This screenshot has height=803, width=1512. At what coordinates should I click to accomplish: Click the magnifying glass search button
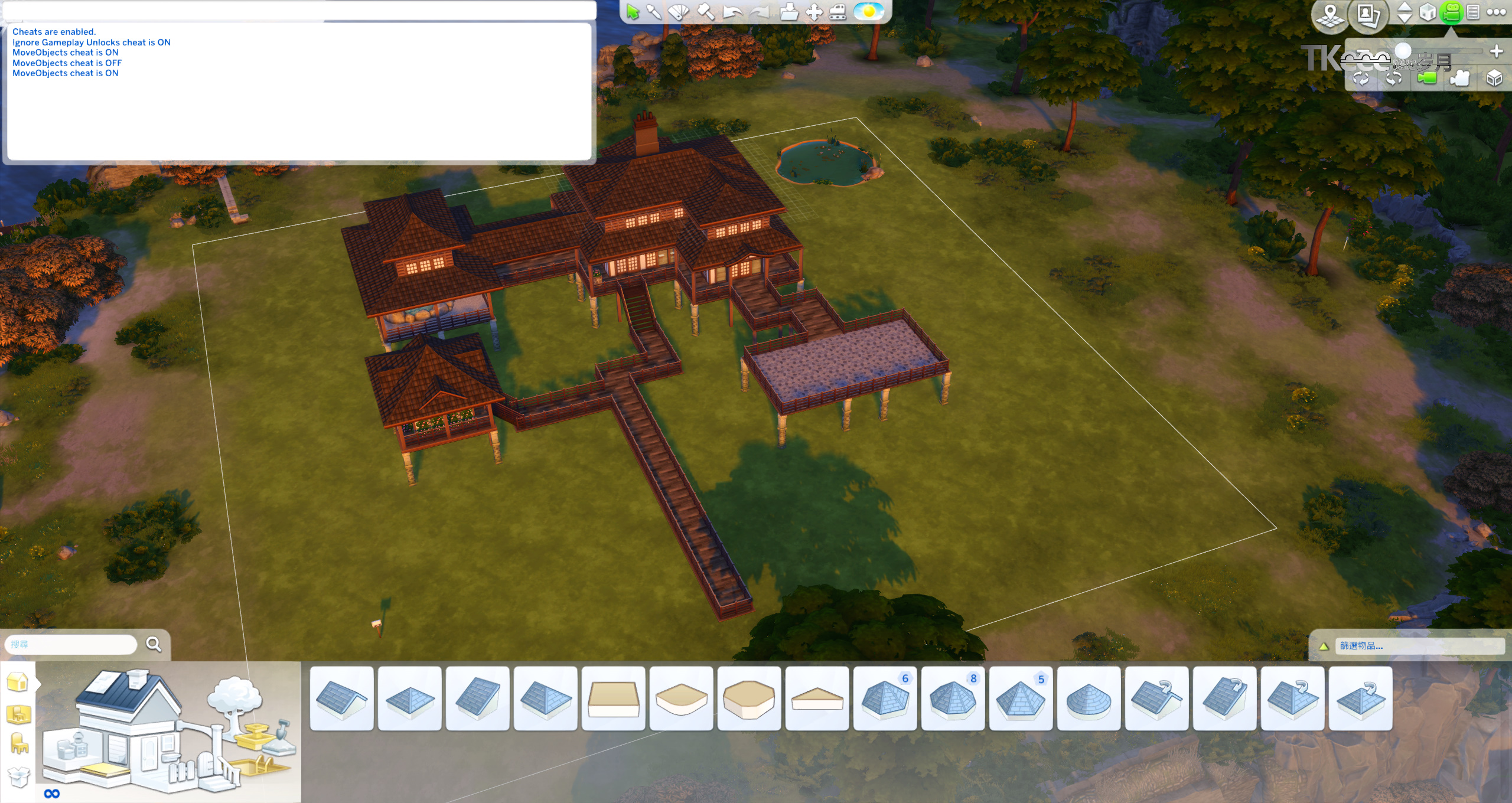click(x=154, y=644)
